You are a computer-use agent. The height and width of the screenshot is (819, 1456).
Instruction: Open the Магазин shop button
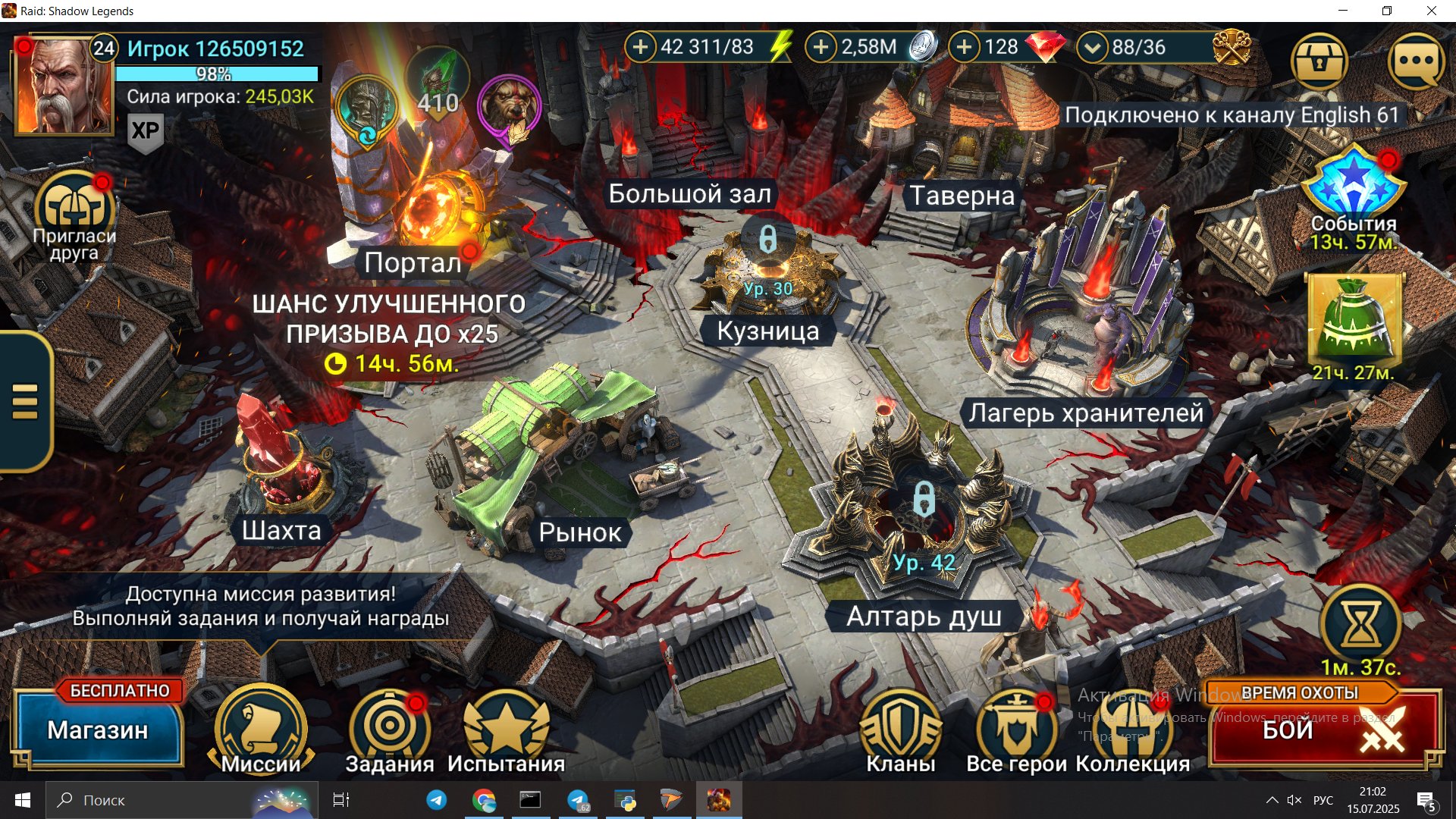(97, 729)
